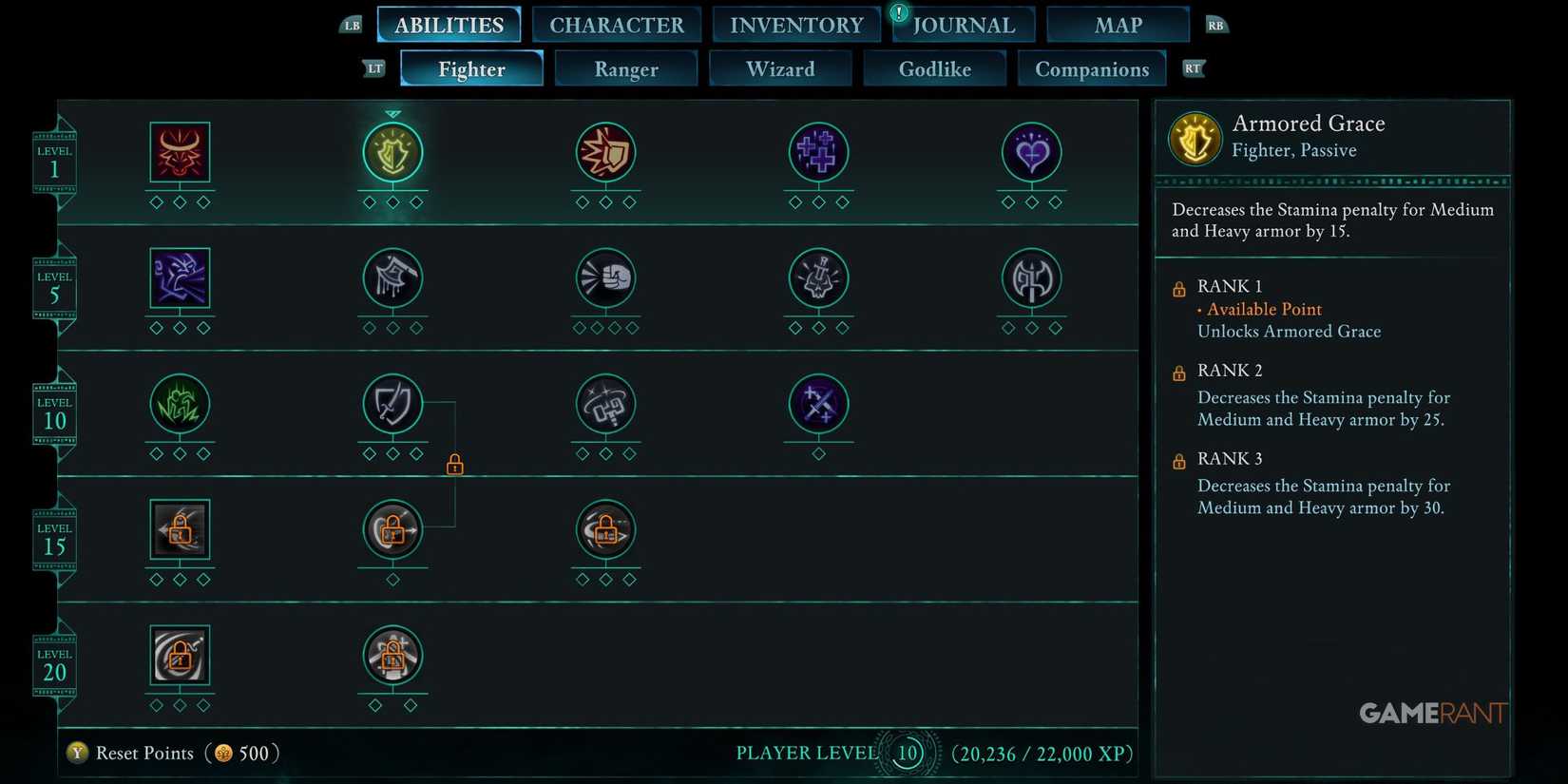Viewport: 1568px width, 784px height.
Task: Select the red bull Charge ability icon
Action: (179, 155)
